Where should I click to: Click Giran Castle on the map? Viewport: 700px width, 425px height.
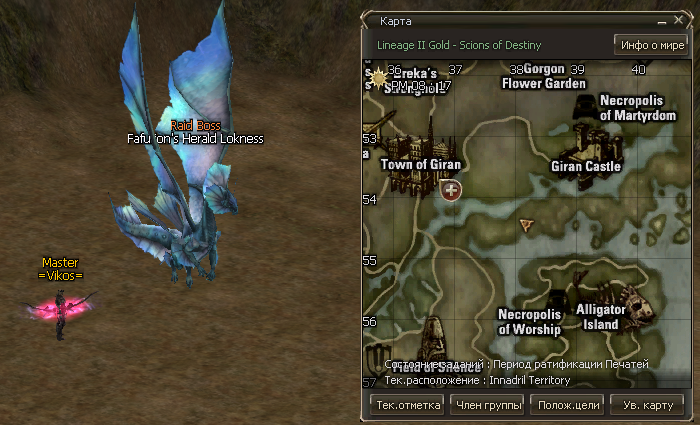click(586, 166)
